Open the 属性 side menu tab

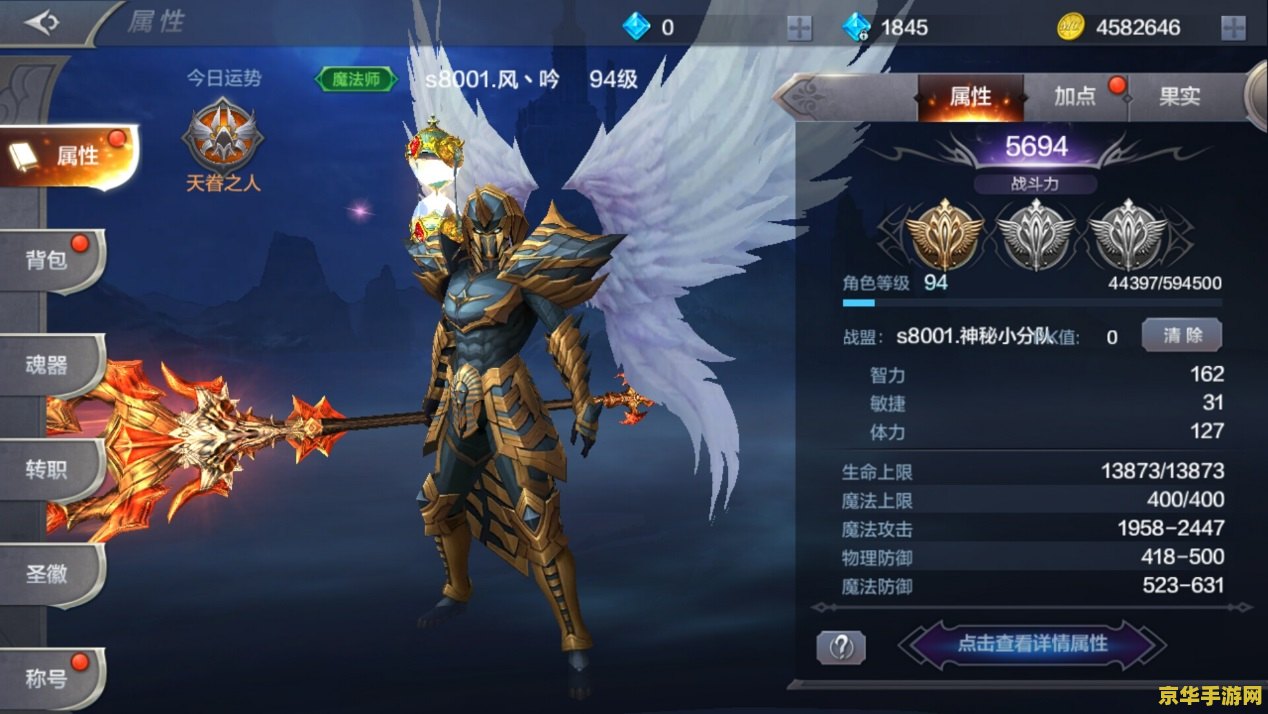(70, 156)
